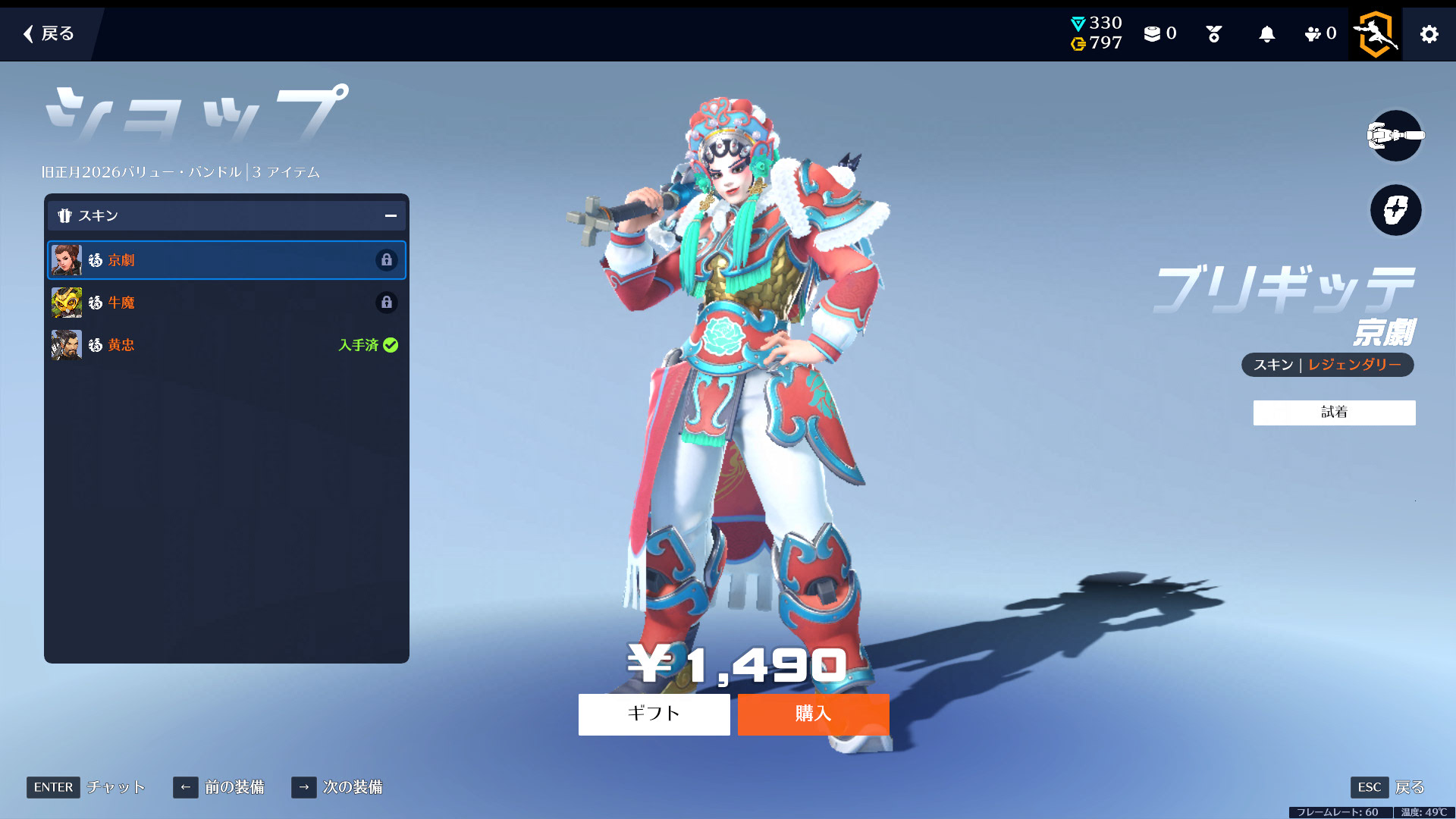This screenshot has width=1456, height=819.
Task: Open the notifications bell
Action: tap(1266, 34)
